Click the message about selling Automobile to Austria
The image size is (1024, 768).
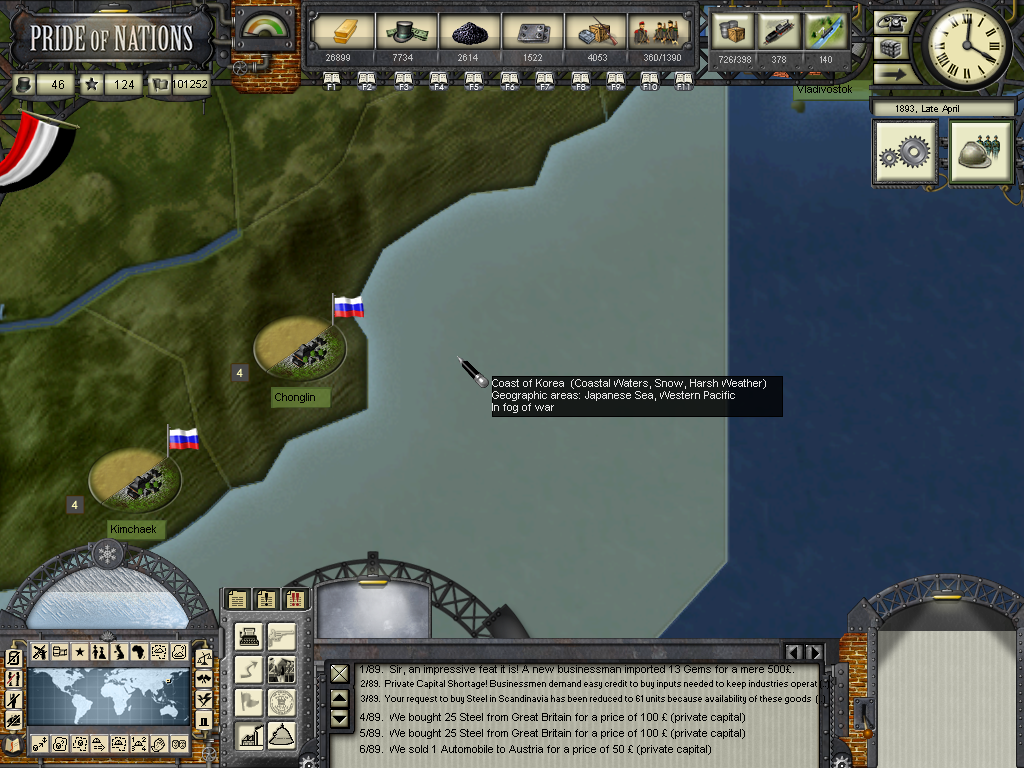click(550, 749)
